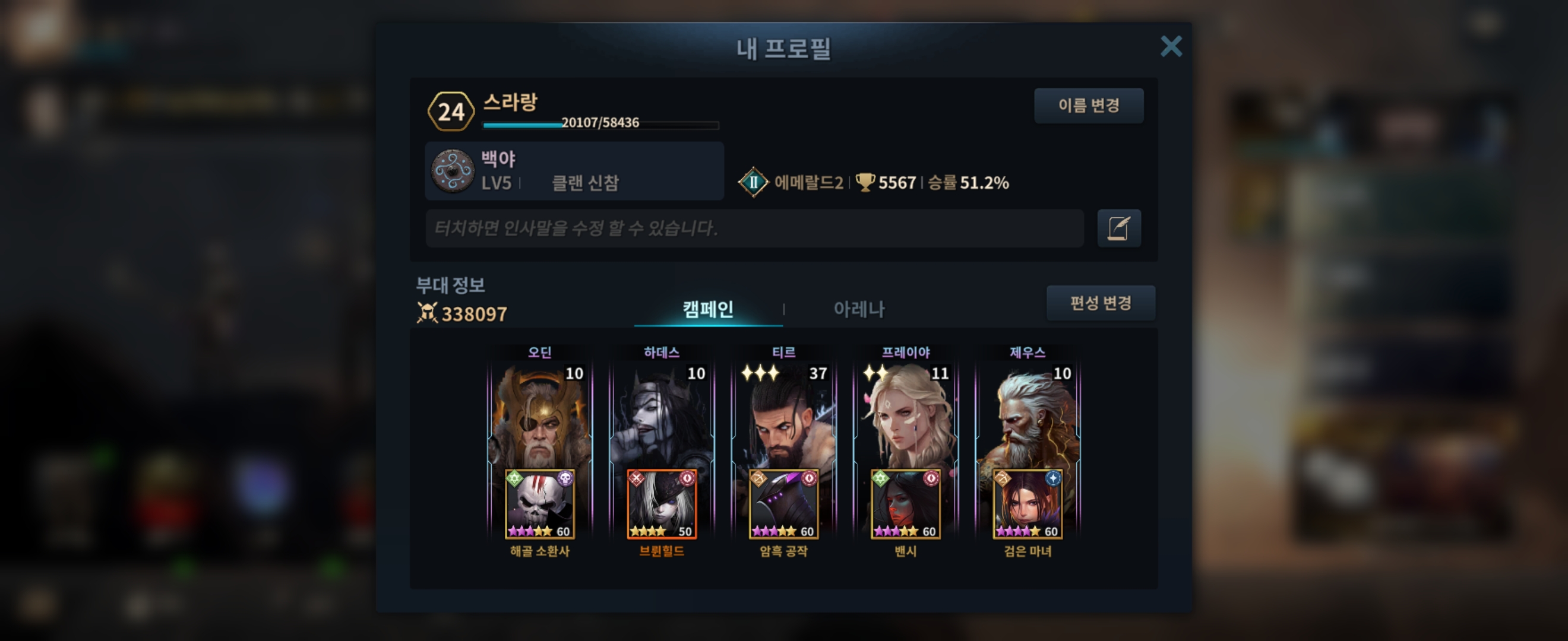Open the 밴시 unit portrait

(x=906, y=504)
